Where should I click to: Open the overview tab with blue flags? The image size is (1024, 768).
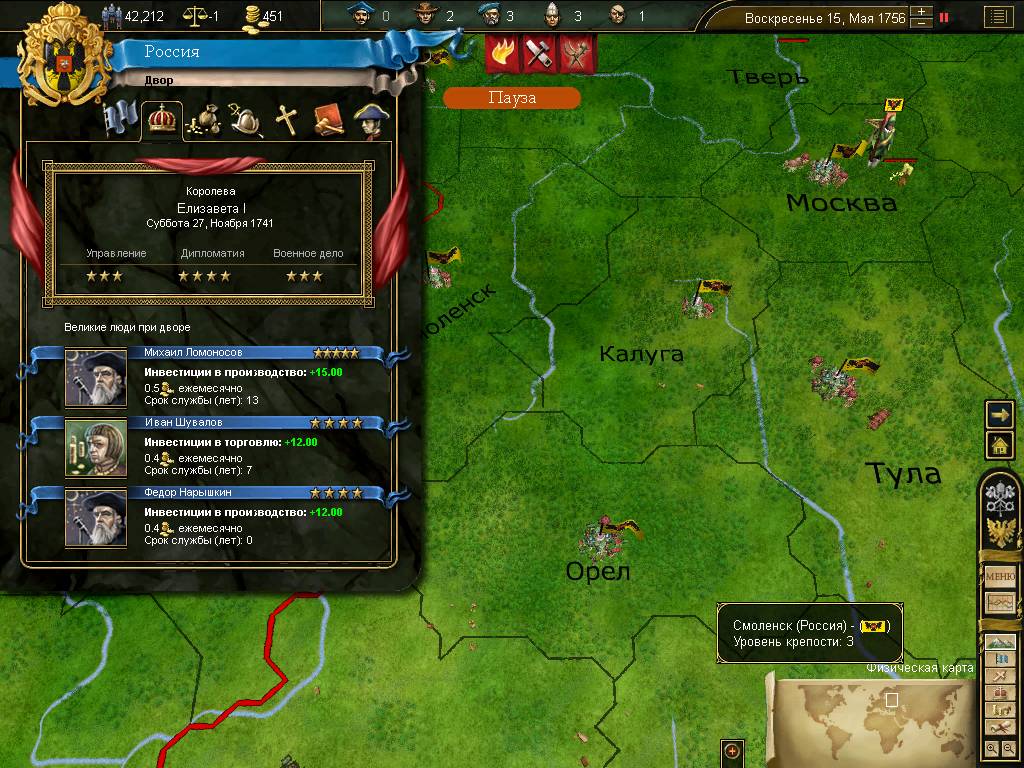(x=122, y=121)
